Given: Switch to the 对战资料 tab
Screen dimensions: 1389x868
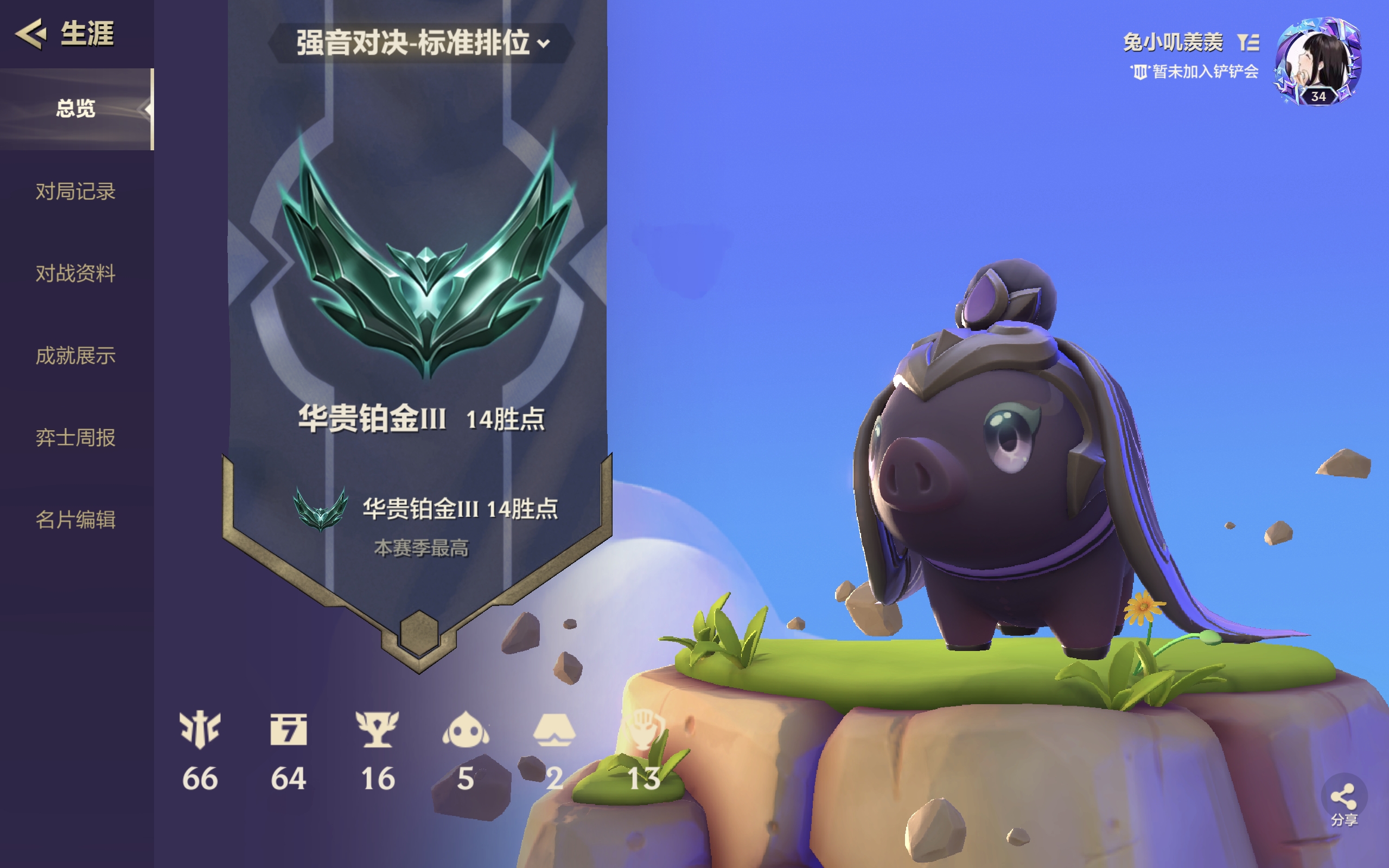Looking at the screenshot, I should click(76, 273).
